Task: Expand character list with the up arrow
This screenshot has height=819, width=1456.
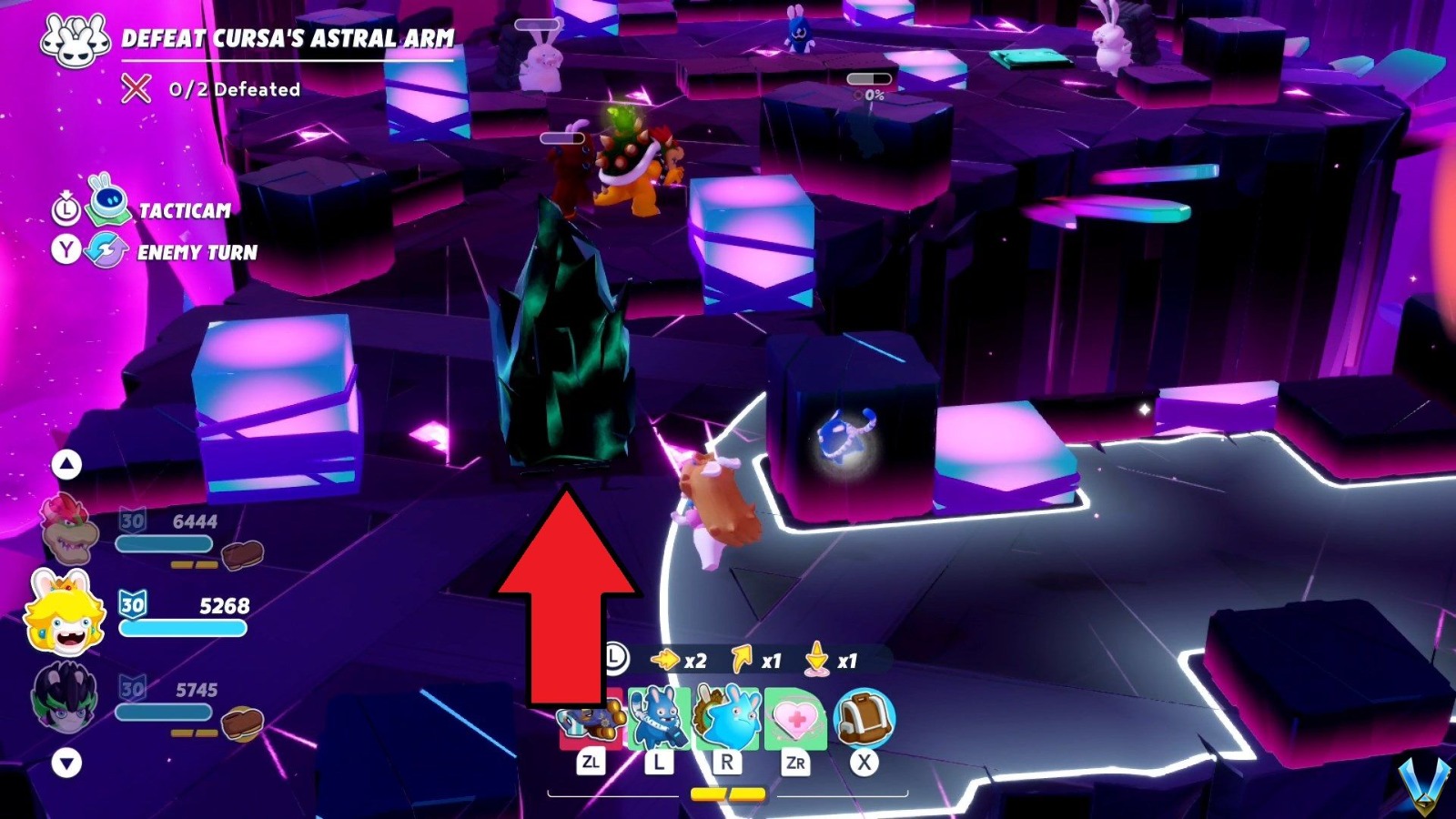Action: click(66, 464)
